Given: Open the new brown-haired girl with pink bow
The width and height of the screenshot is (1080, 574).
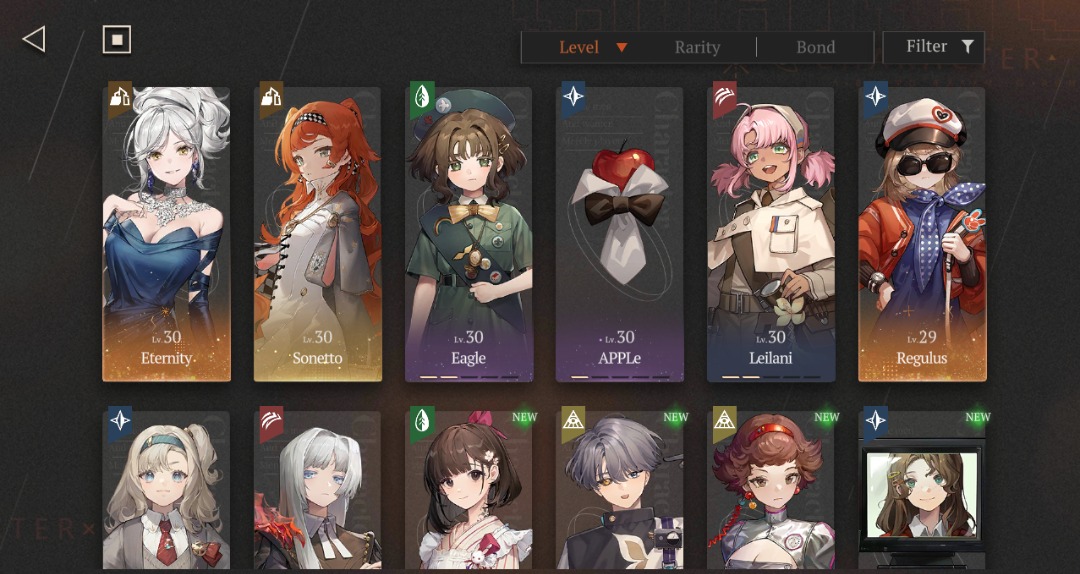Looking at the screenshot, I should [x=468, y=490].
